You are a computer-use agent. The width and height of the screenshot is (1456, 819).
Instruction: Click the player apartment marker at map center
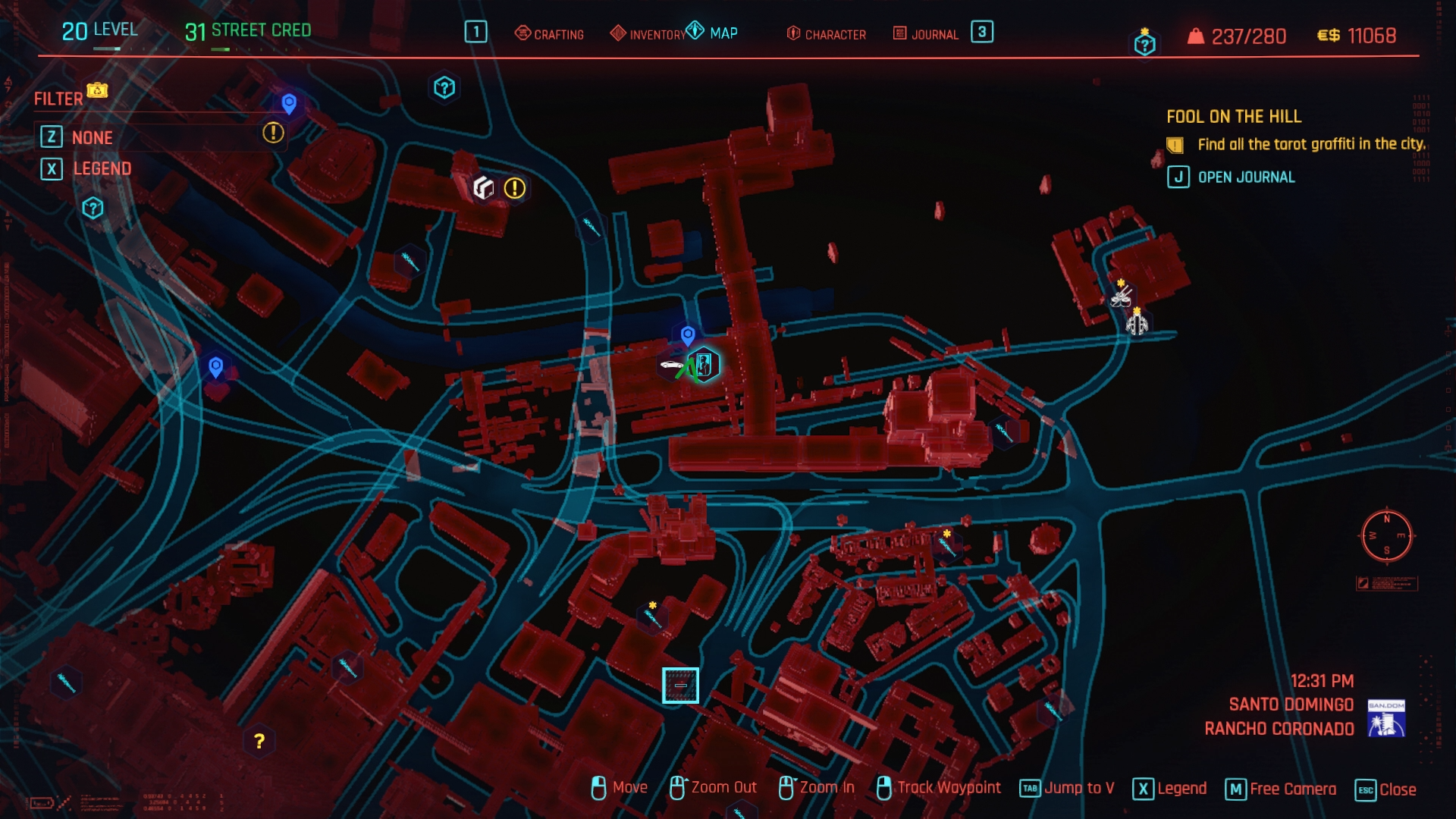pos(704,365)
